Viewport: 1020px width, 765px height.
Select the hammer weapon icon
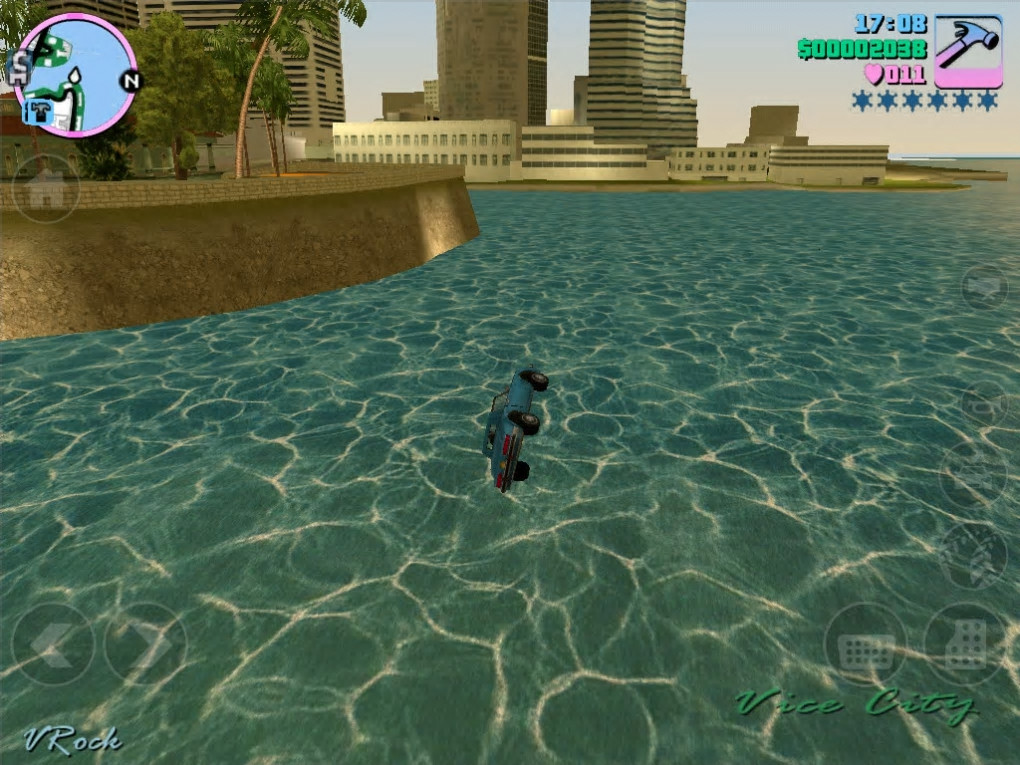[968, 50]
